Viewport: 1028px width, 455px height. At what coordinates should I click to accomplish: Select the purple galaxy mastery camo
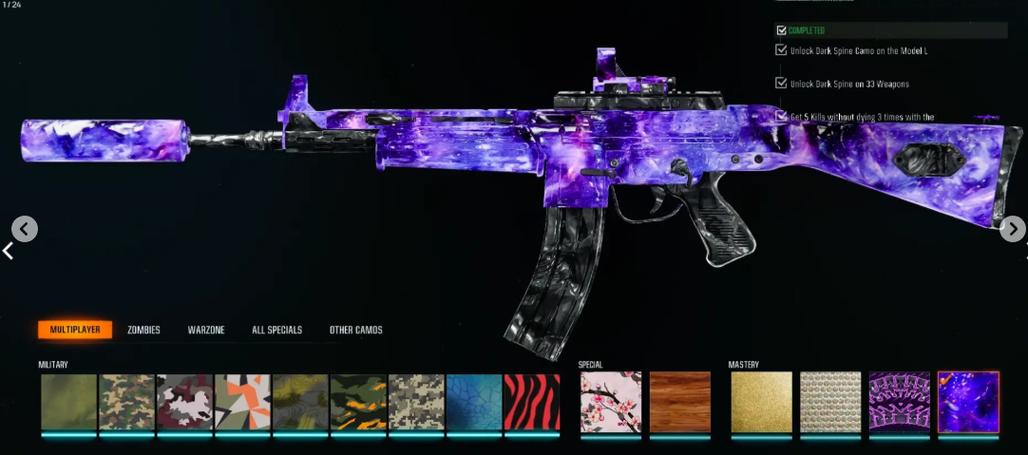pyautogui.click(x=968, y=402)
